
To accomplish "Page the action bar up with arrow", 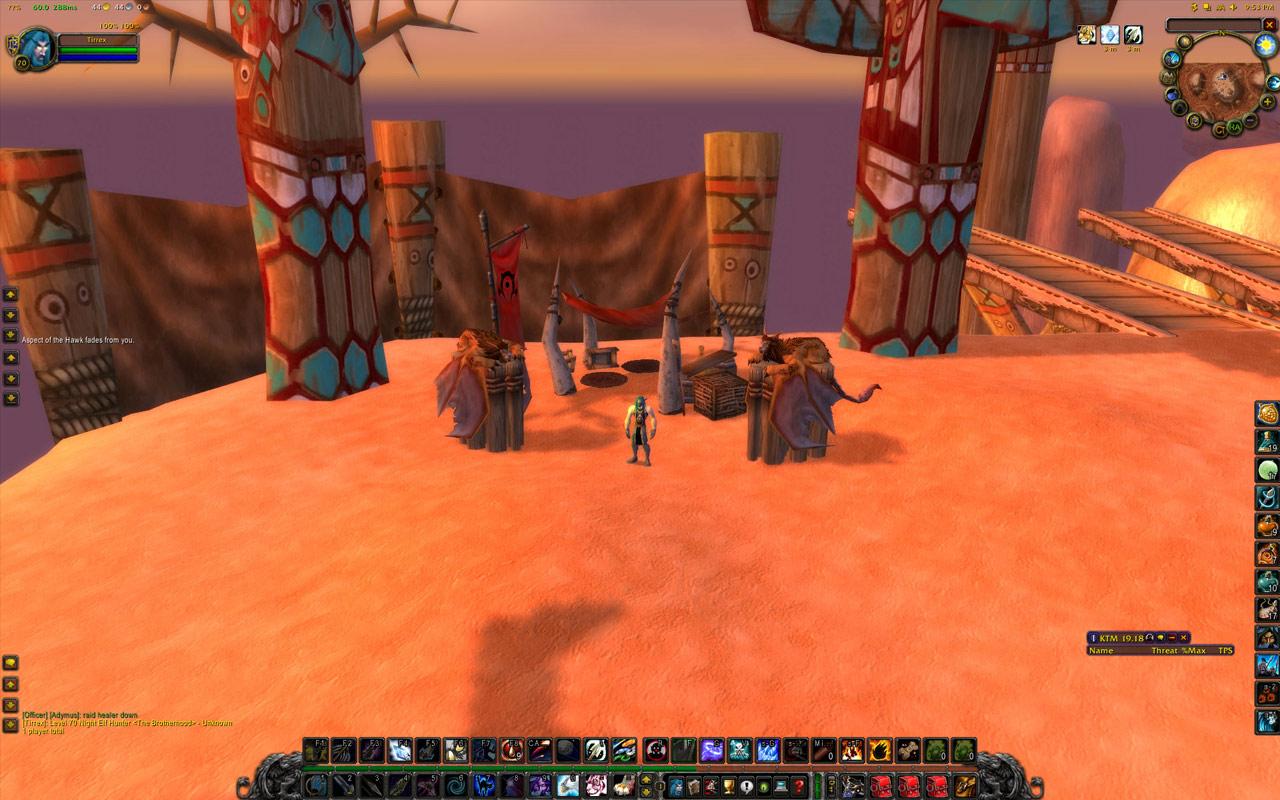I will click(x=646, y=780).
